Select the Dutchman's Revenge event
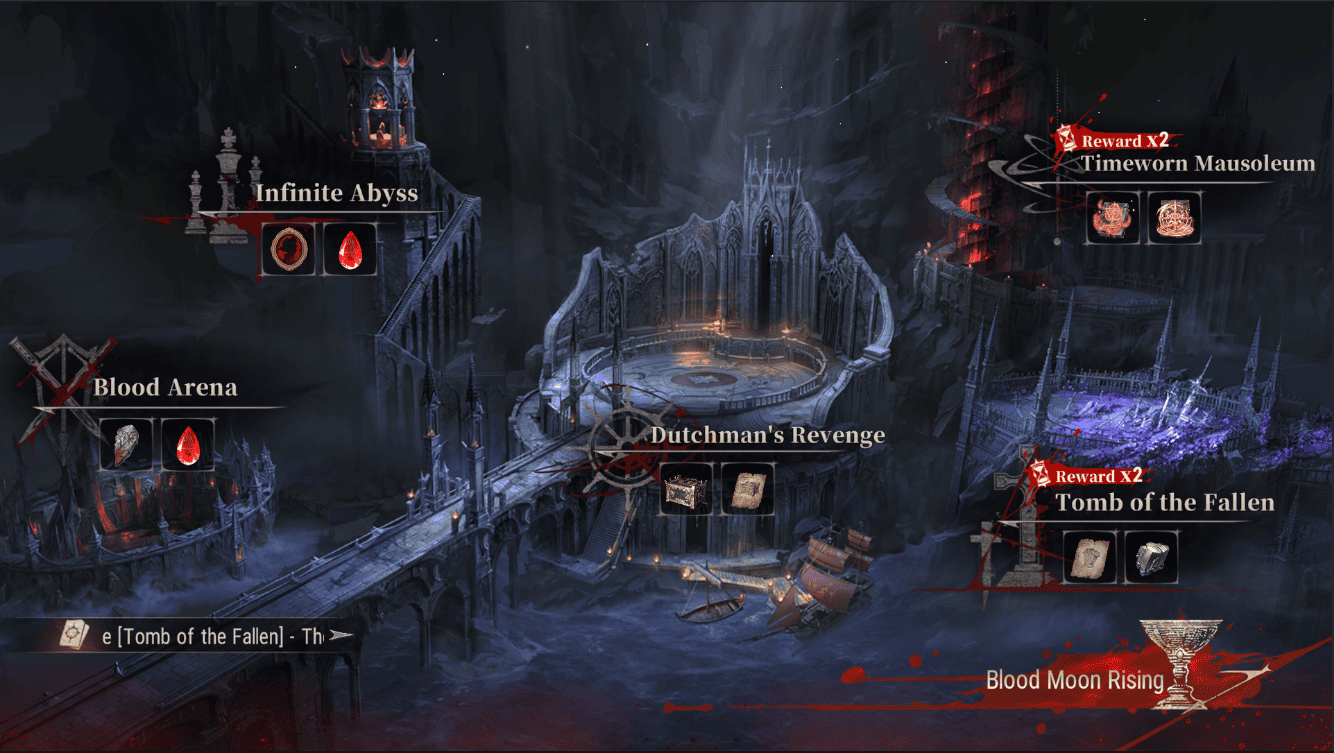 767,435
